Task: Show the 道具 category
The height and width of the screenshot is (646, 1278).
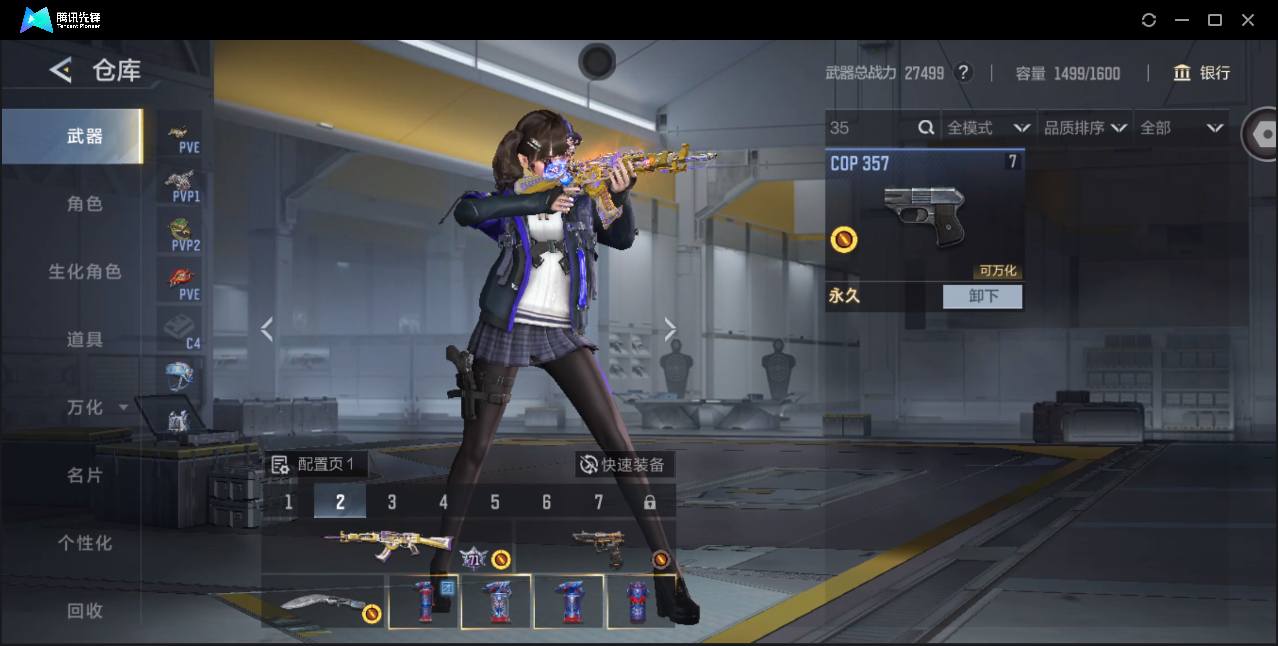Action: (x=84, y=340)
